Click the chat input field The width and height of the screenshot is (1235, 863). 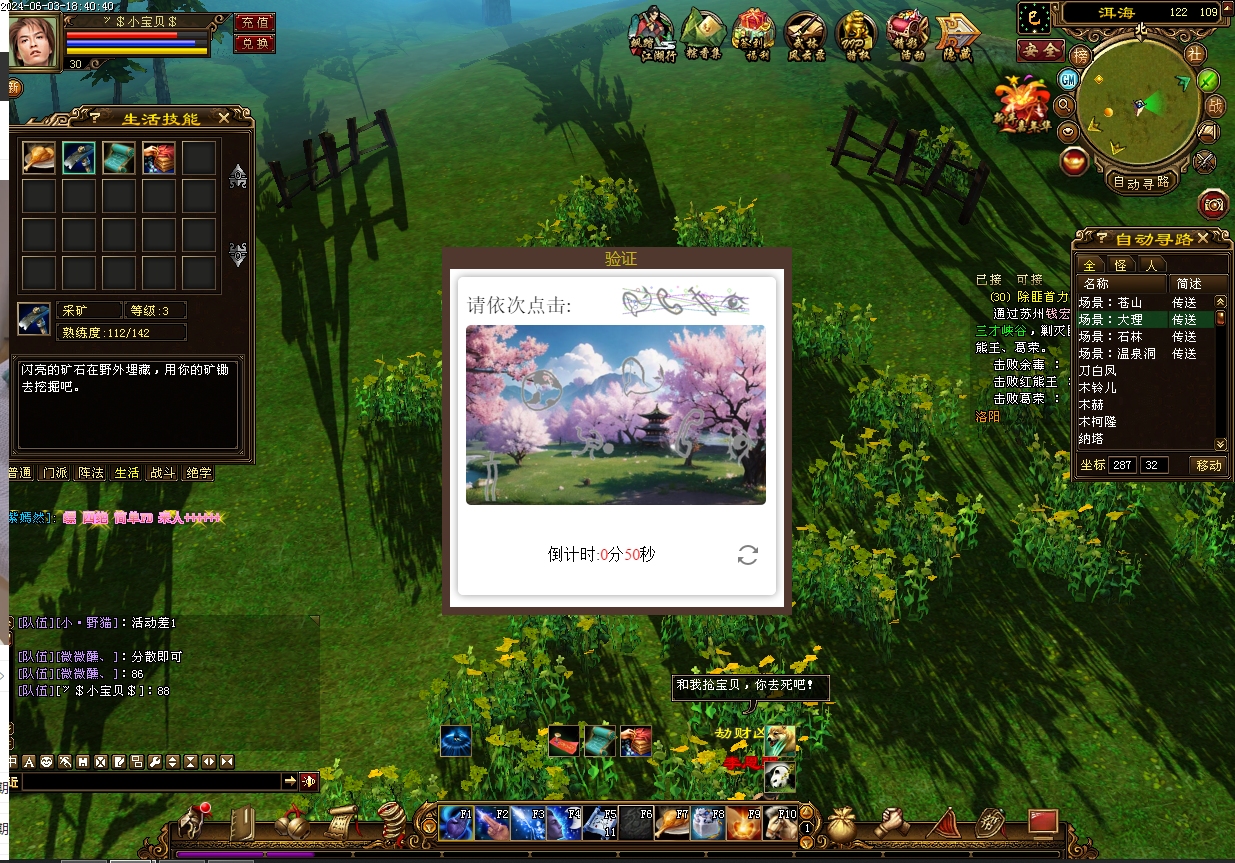point(150,781)
